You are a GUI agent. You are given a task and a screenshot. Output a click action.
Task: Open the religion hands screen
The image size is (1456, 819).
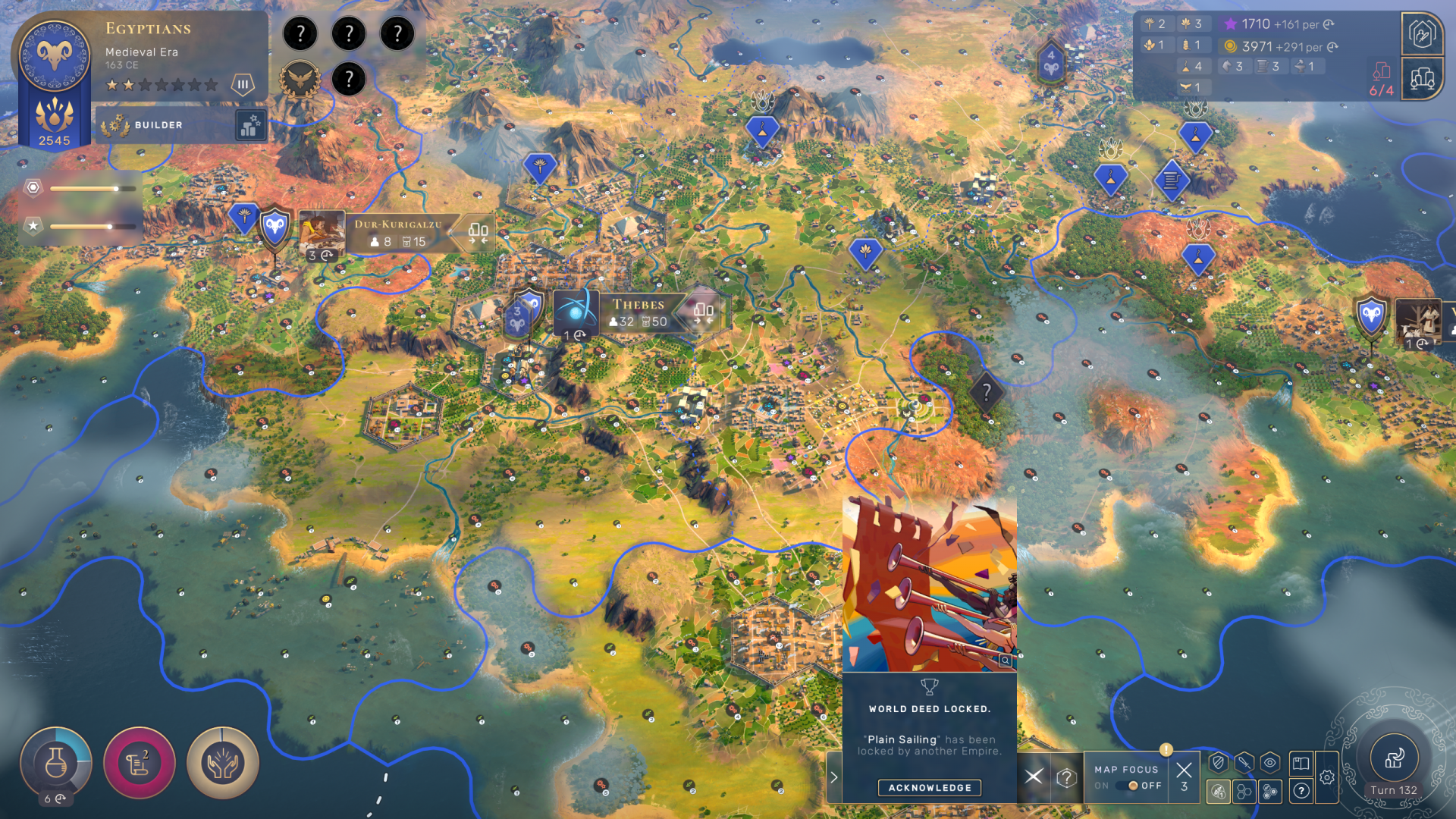tap(222, 763)
